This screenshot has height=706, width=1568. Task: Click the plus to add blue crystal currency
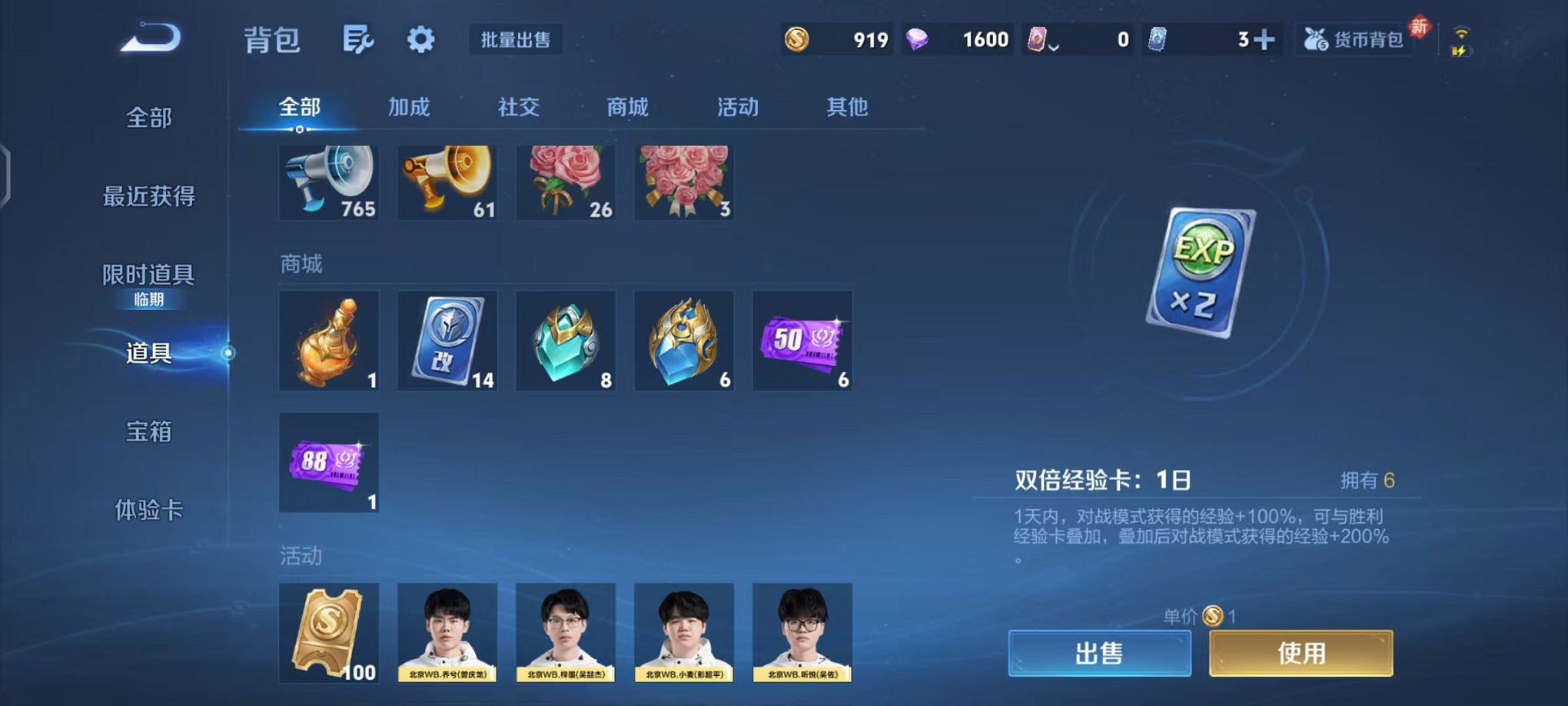(1265, 38)
